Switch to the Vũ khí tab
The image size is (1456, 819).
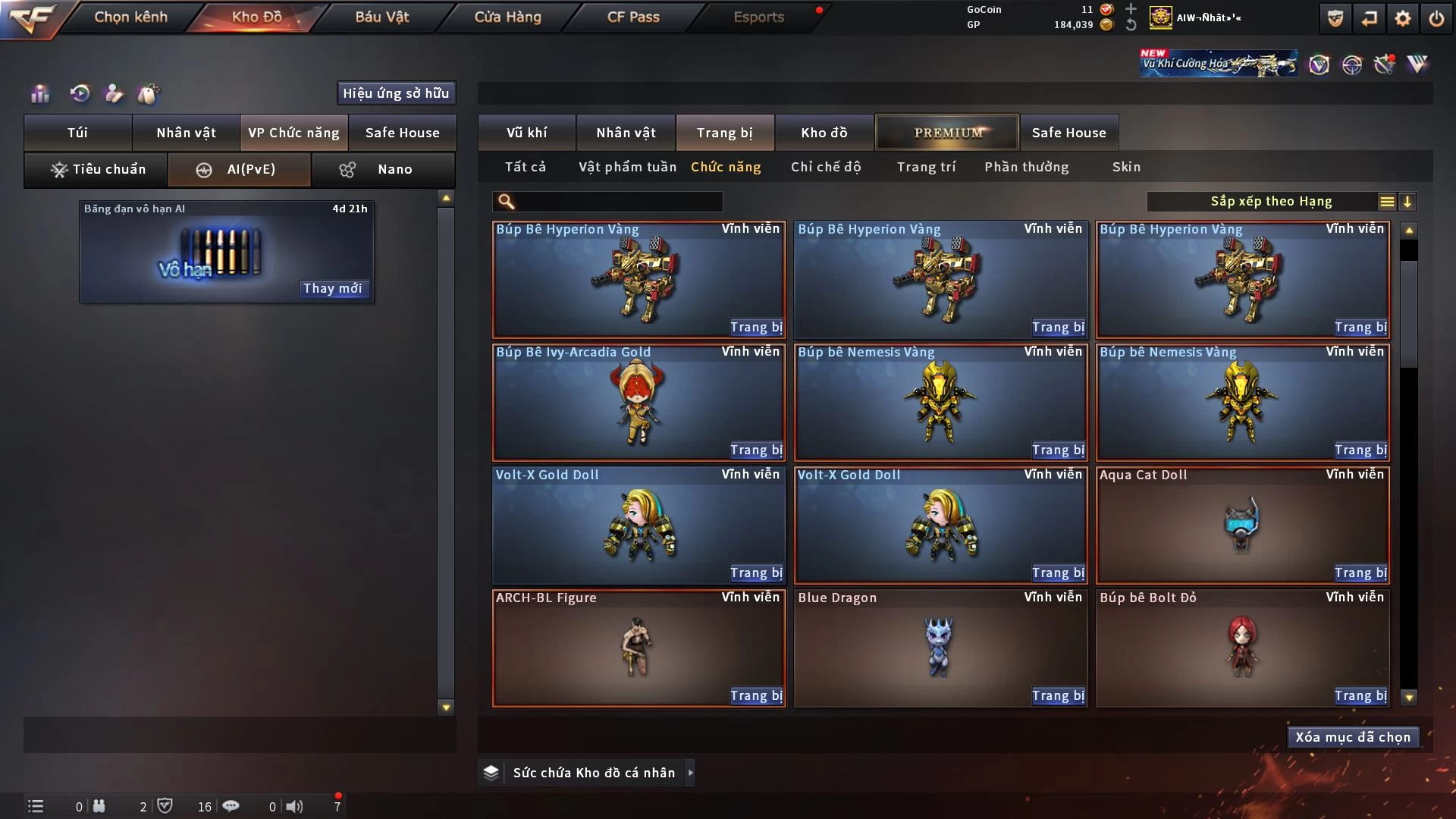(526, 133)
